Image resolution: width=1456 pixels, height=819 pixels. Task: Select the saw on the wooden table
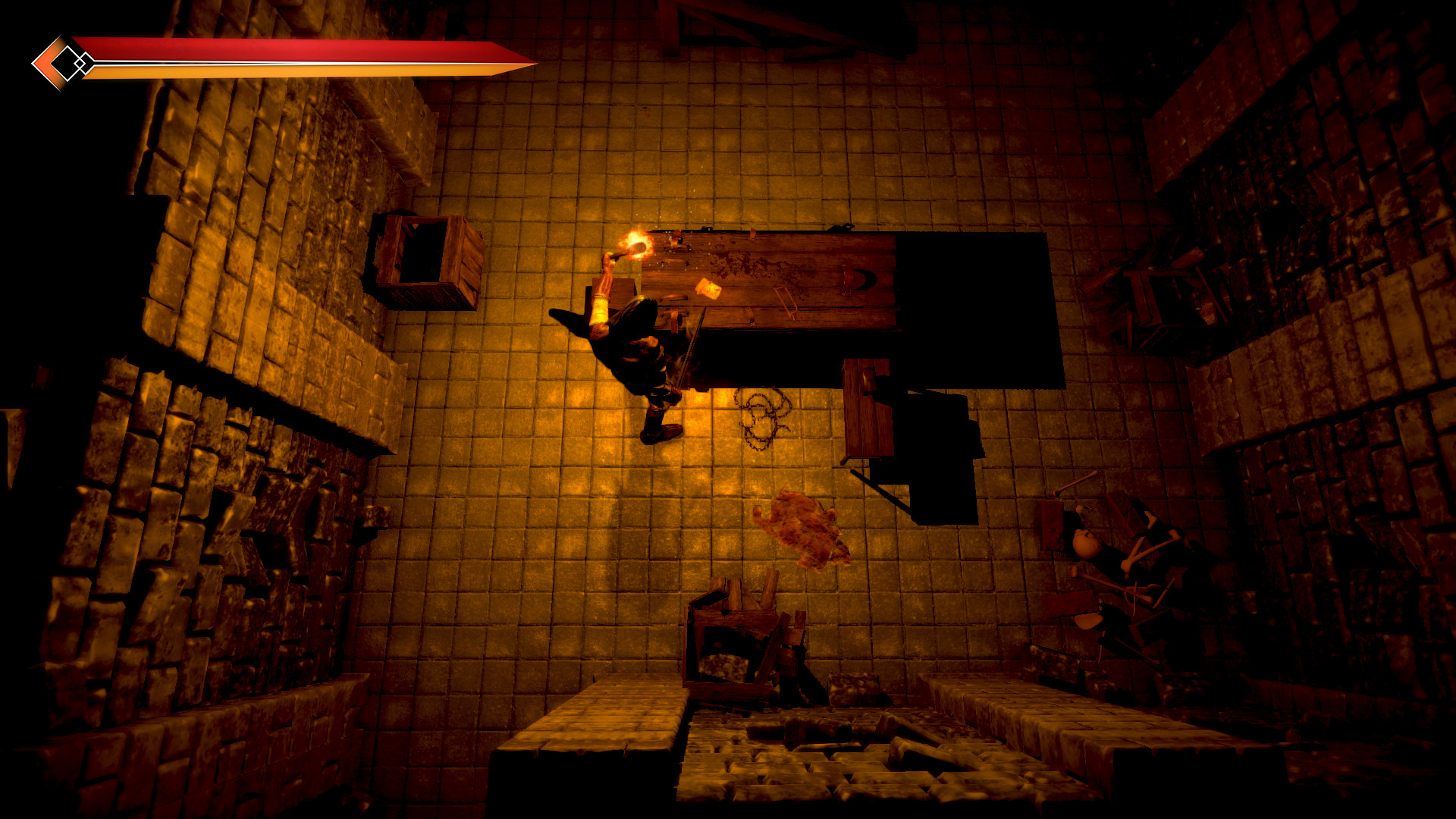point(785,301)
